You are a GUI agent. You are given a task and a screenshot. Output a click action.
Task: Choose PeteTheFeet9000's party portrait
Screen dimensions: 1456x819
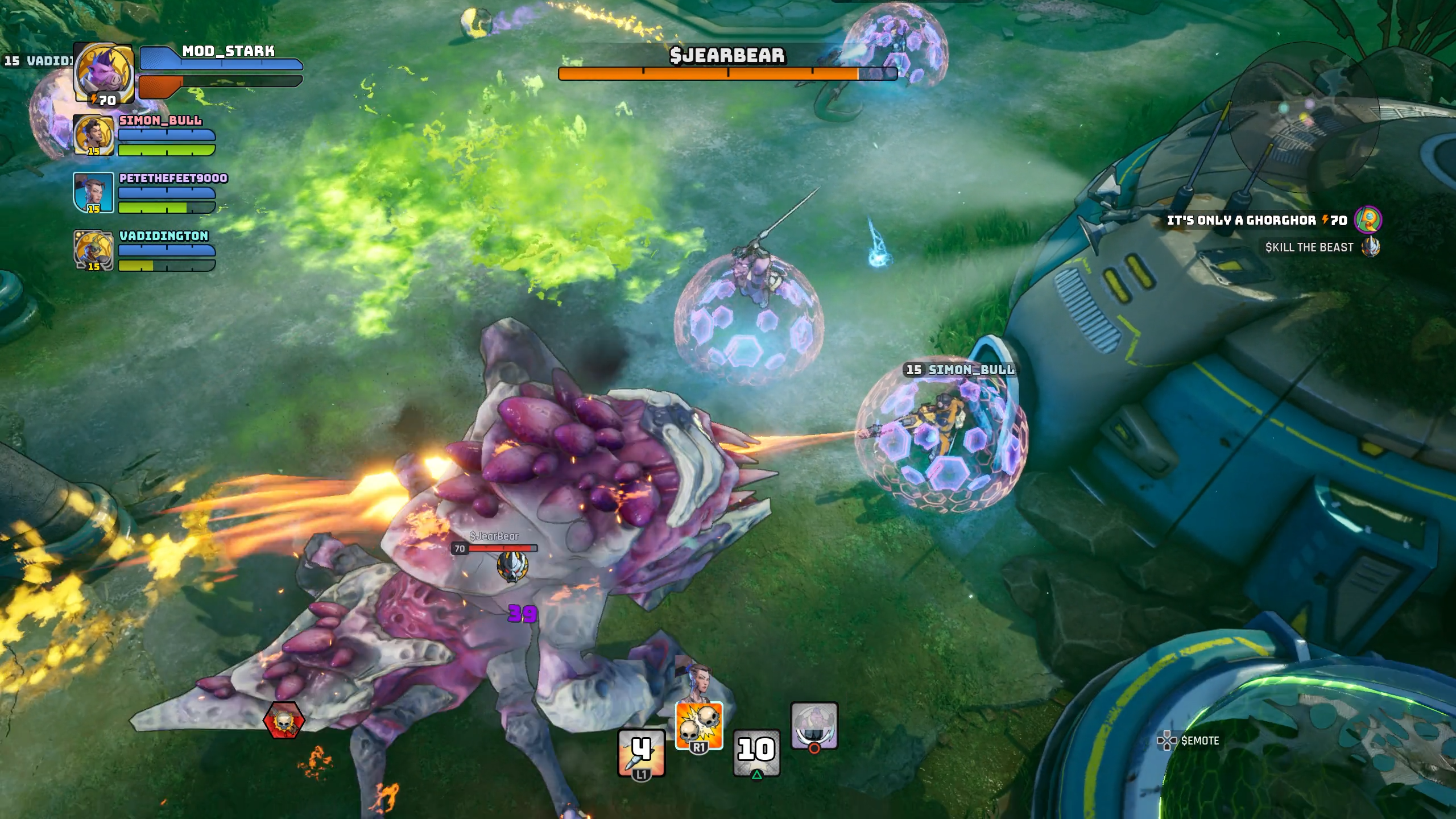pos(93,193)
